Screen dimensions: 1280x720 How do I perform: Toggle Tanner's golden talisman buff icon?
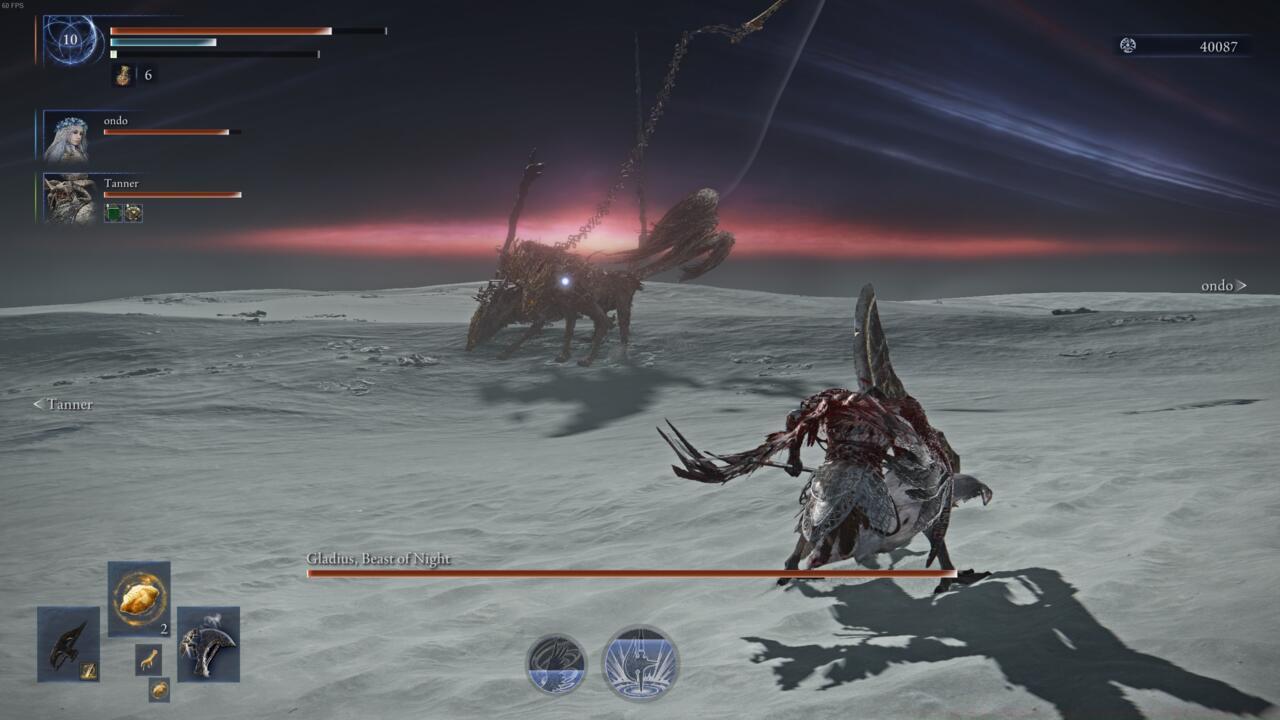(133, 213)
